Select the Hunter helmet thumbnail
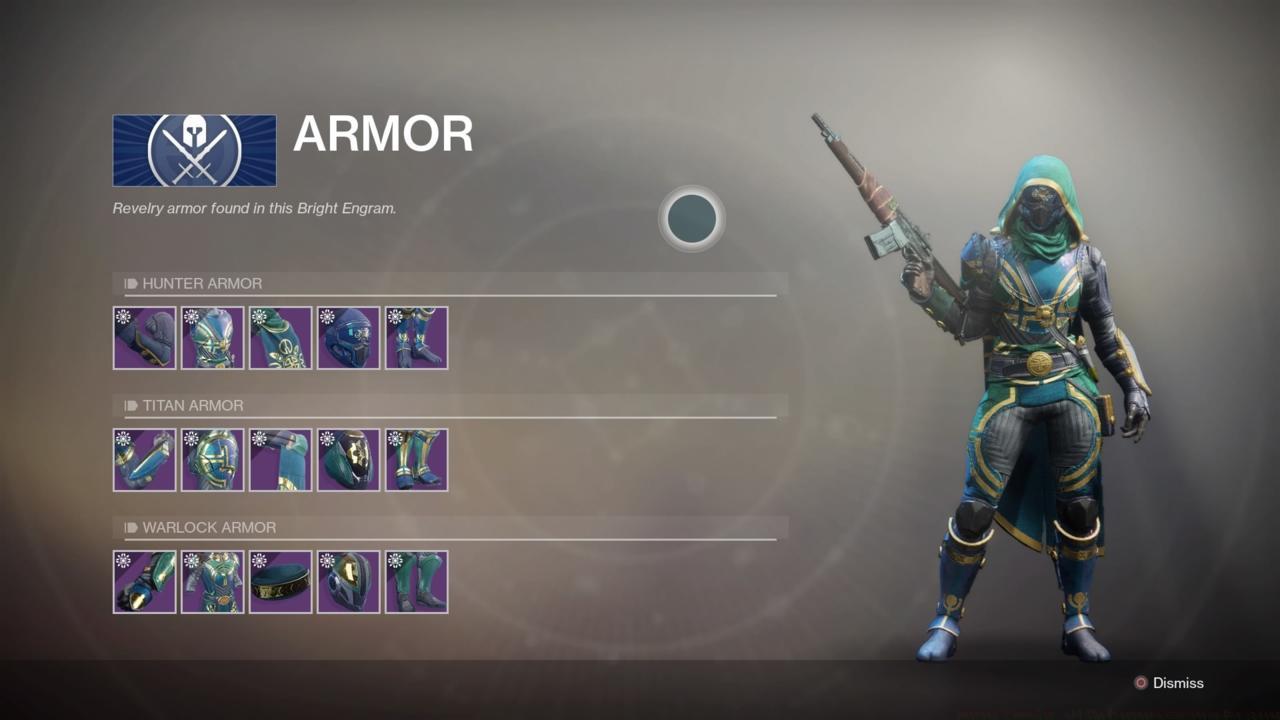The height and width of the screenshot is (720, 1280). [x=349, y=338]
